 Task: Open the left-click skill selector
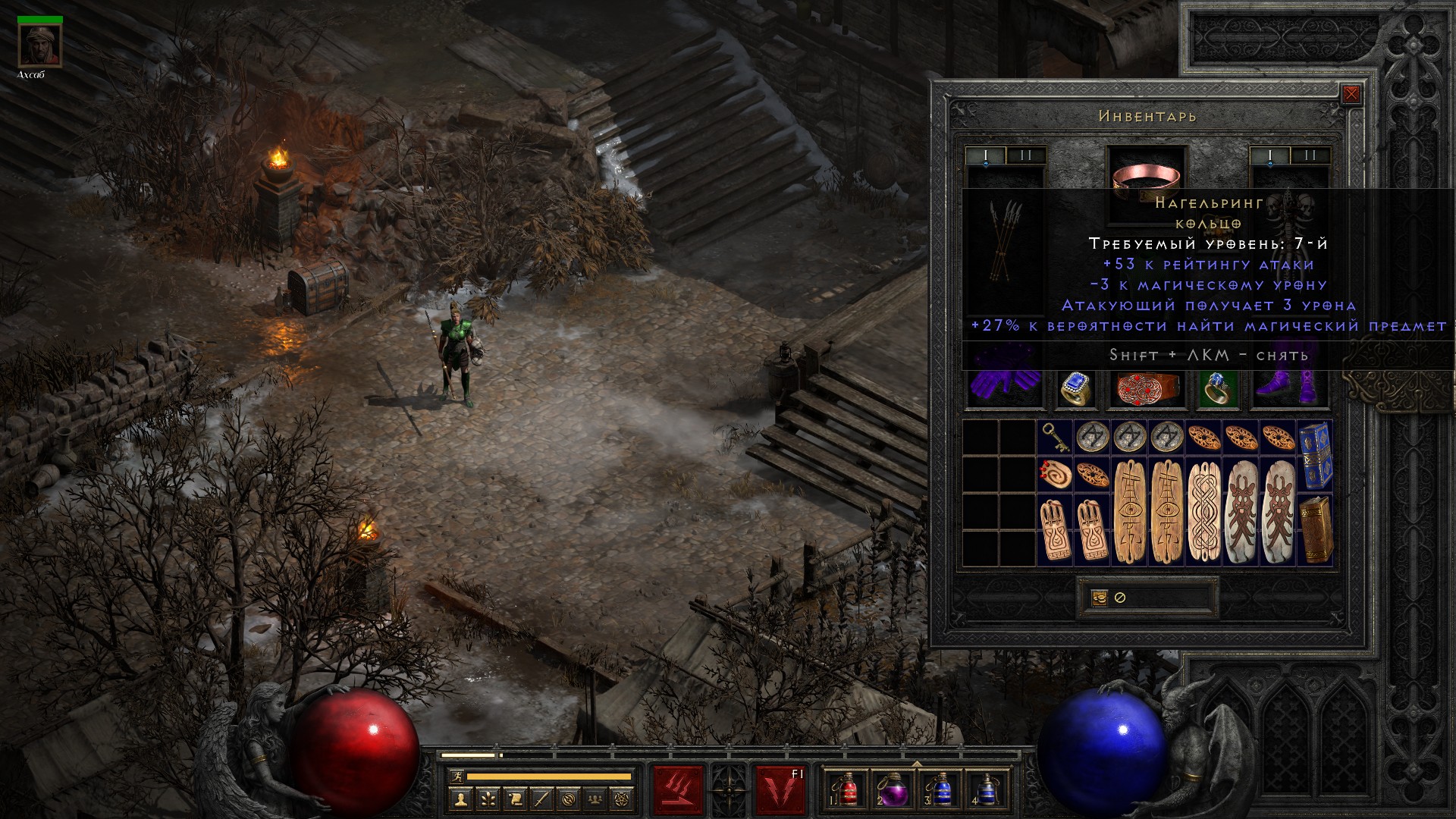[x=678, y=790]
